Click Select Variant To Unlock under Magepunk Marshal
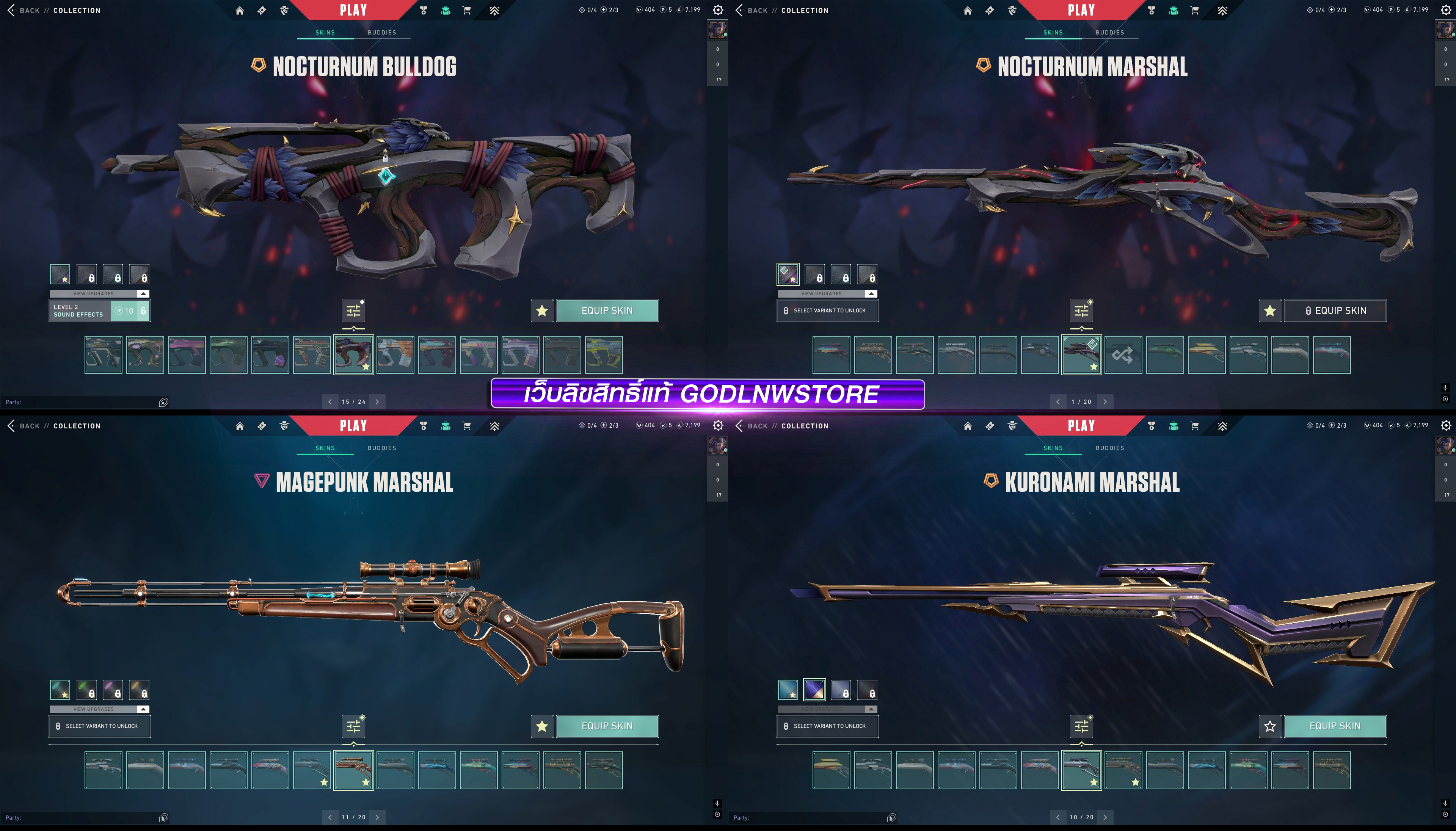Viewport: 1456px width, 831px height. [99, 726]
